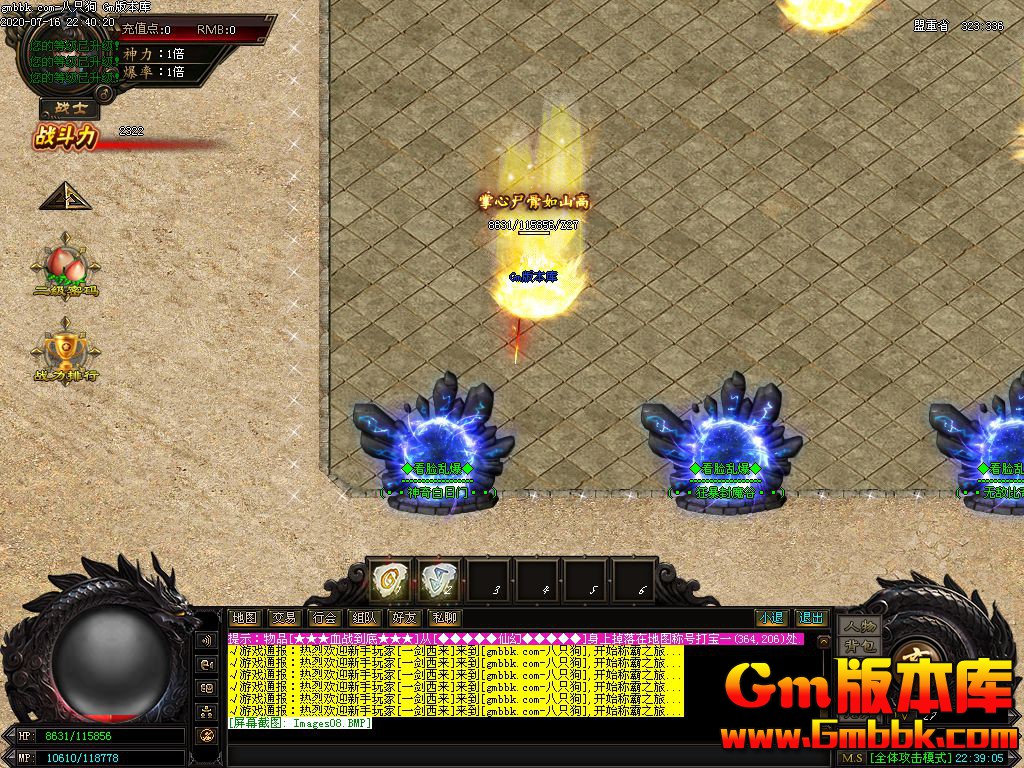Click the 小退 return-to-character-select button
Screen dimensions: 1024x768
pos(770,618)
